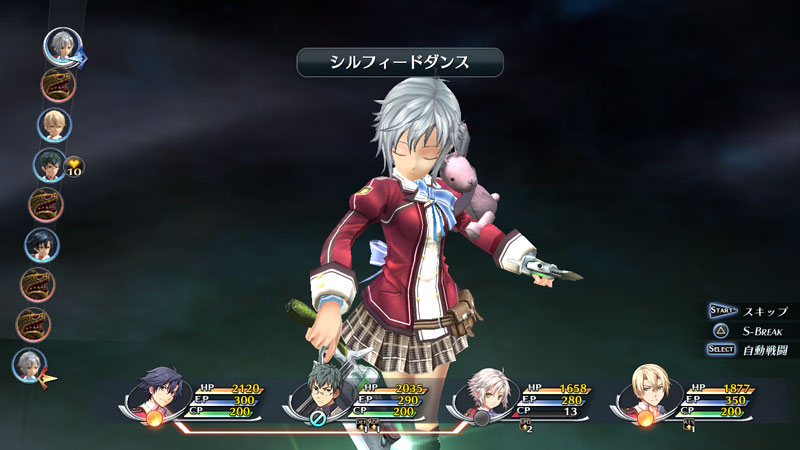Click the blond character's turn order icon

54,125
